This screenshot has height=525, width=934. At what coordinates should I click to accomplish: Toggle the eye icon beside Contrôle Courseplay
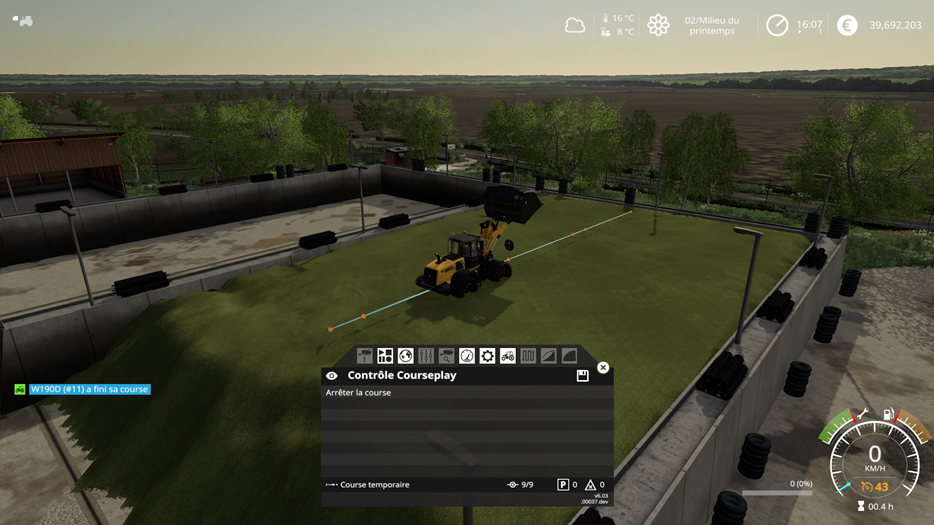(x=332, y=376)
